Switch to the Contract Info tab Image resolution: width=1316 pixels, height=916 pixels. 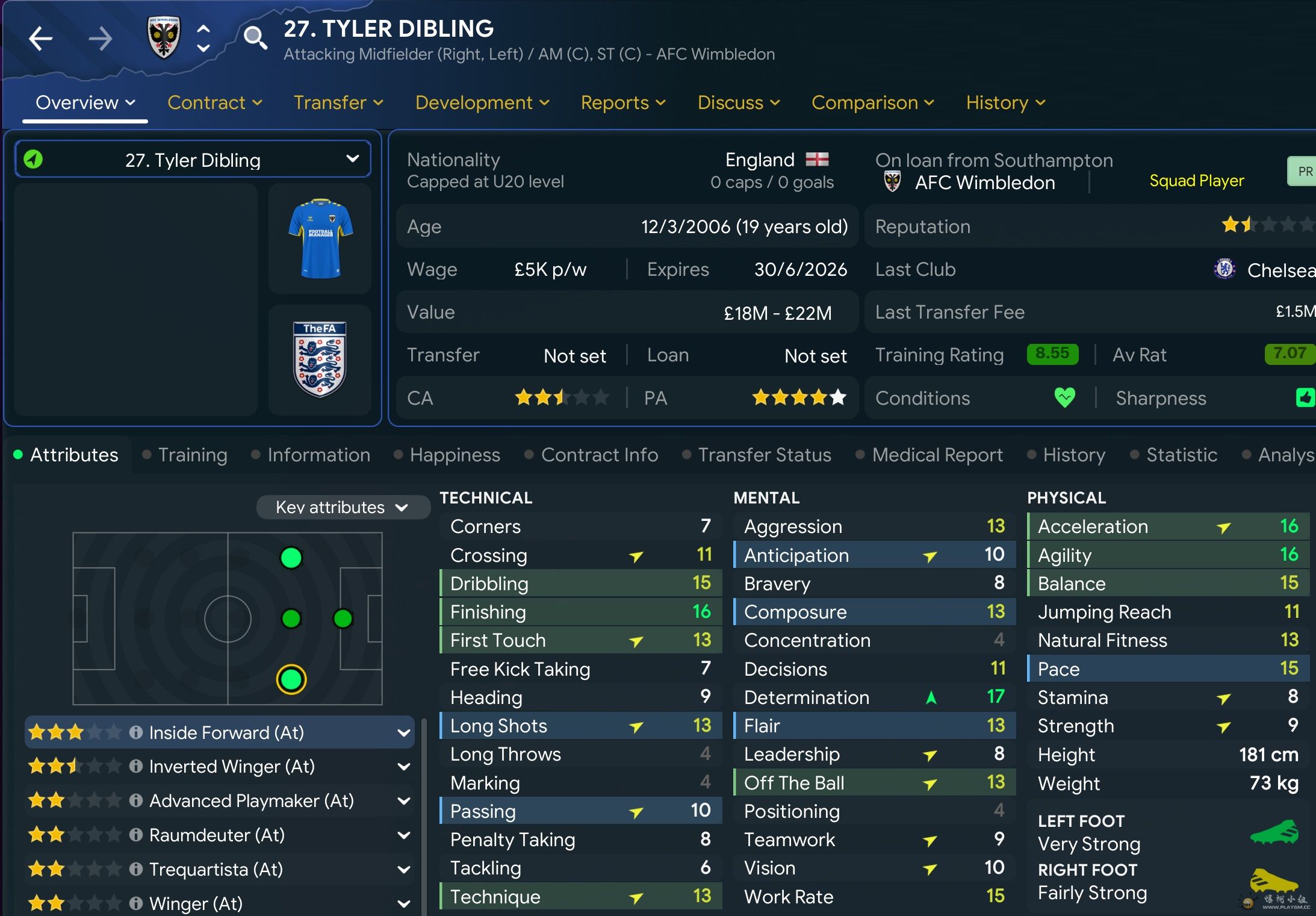(599, 455)
